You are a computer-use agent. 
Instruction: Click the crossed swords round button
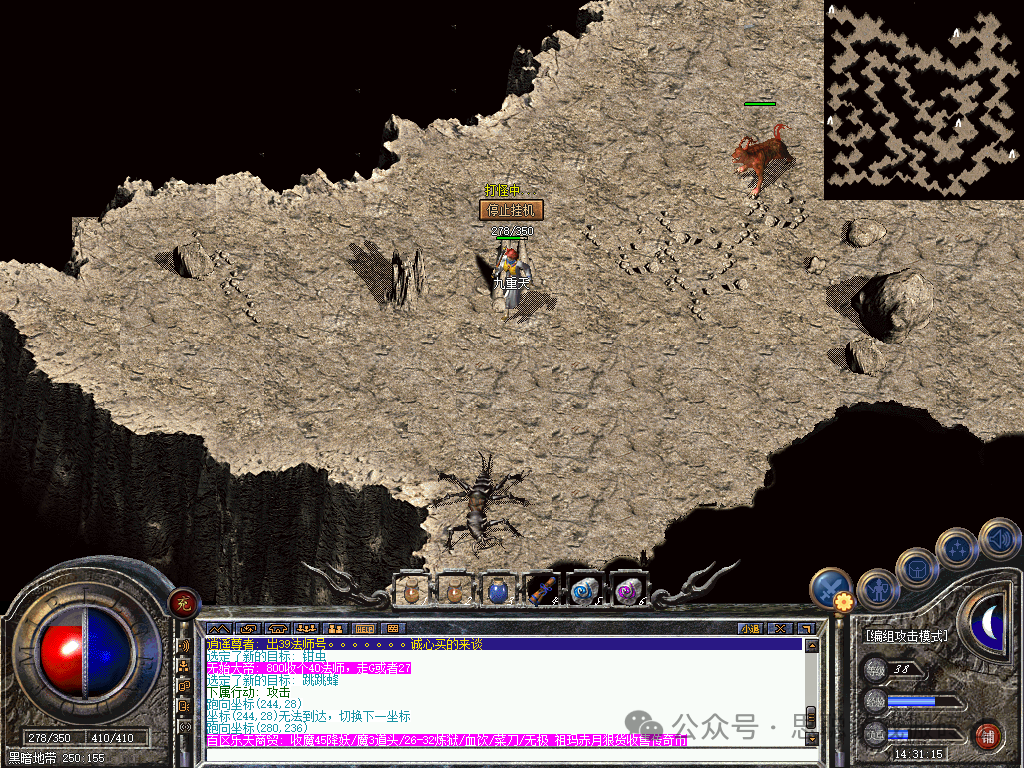[x=829, y=589]
